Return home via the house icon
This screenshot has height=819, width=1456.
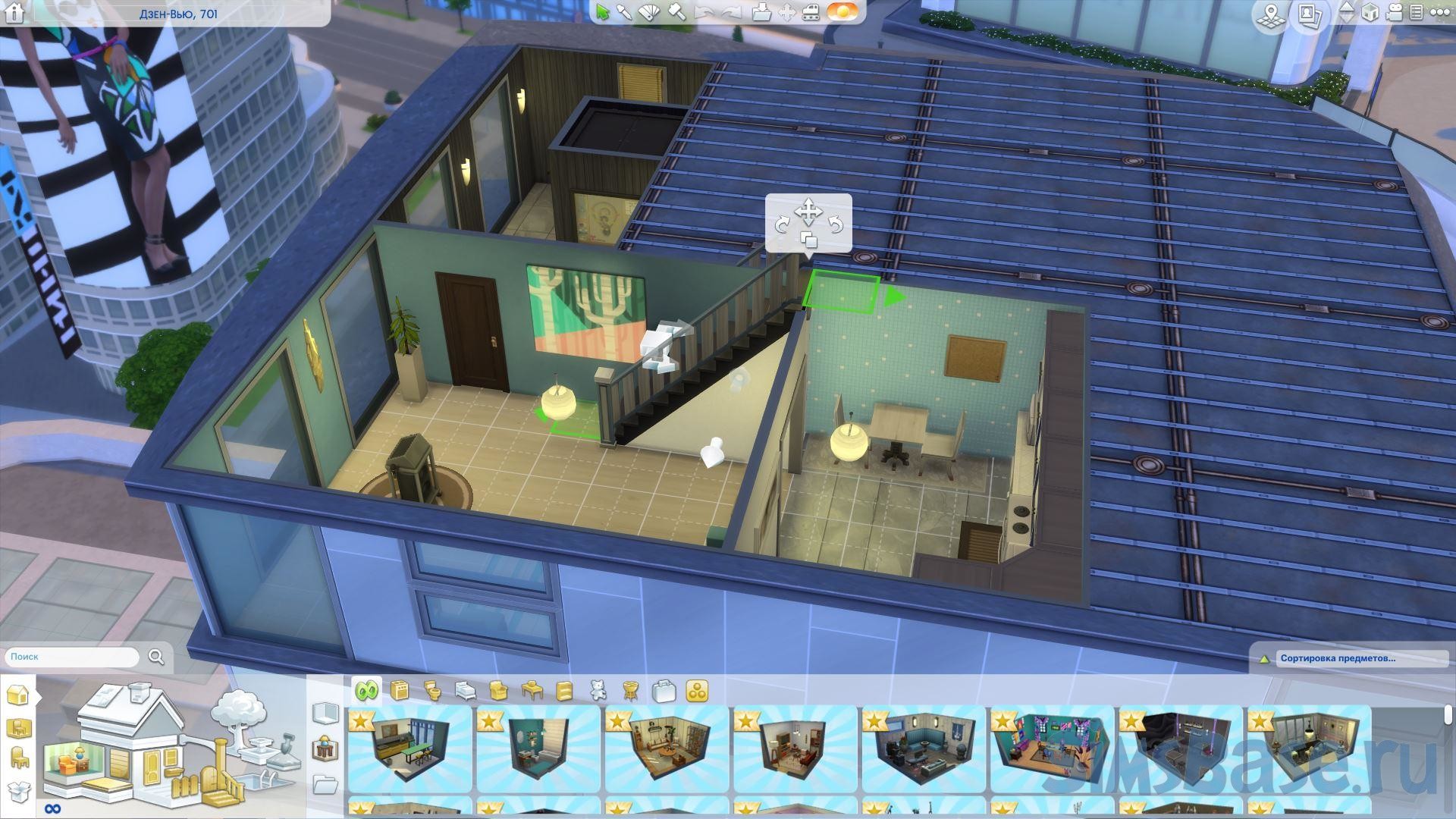(14, 13)
